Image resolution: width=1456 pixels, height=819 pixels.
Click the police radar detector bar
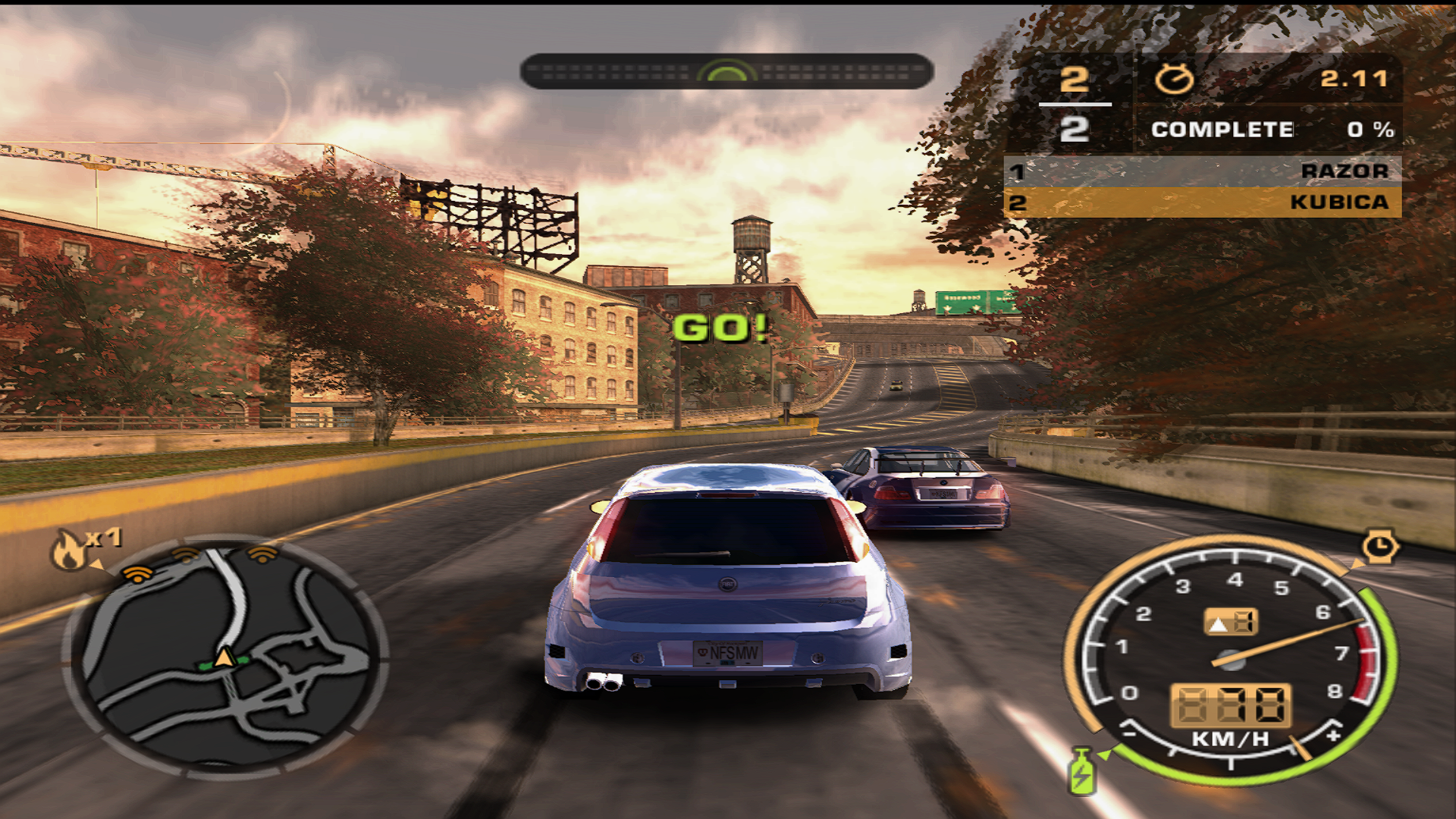tap(726, 72)
